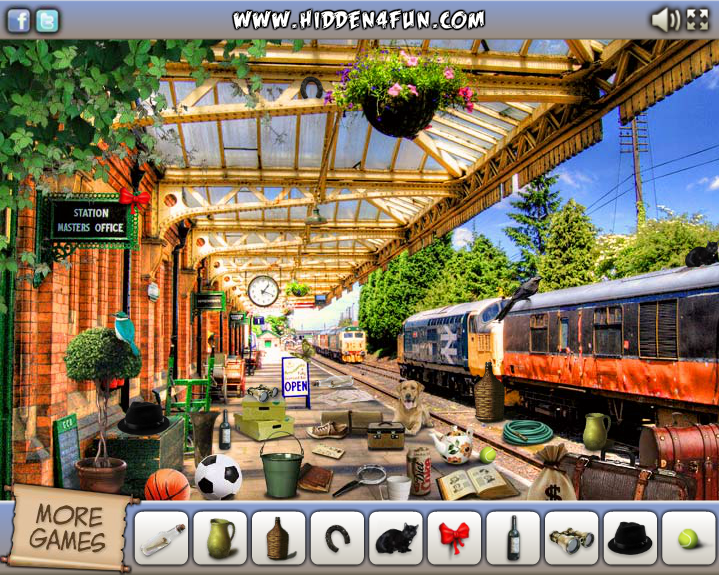Choose the red bow item slot

click(454, 538)
